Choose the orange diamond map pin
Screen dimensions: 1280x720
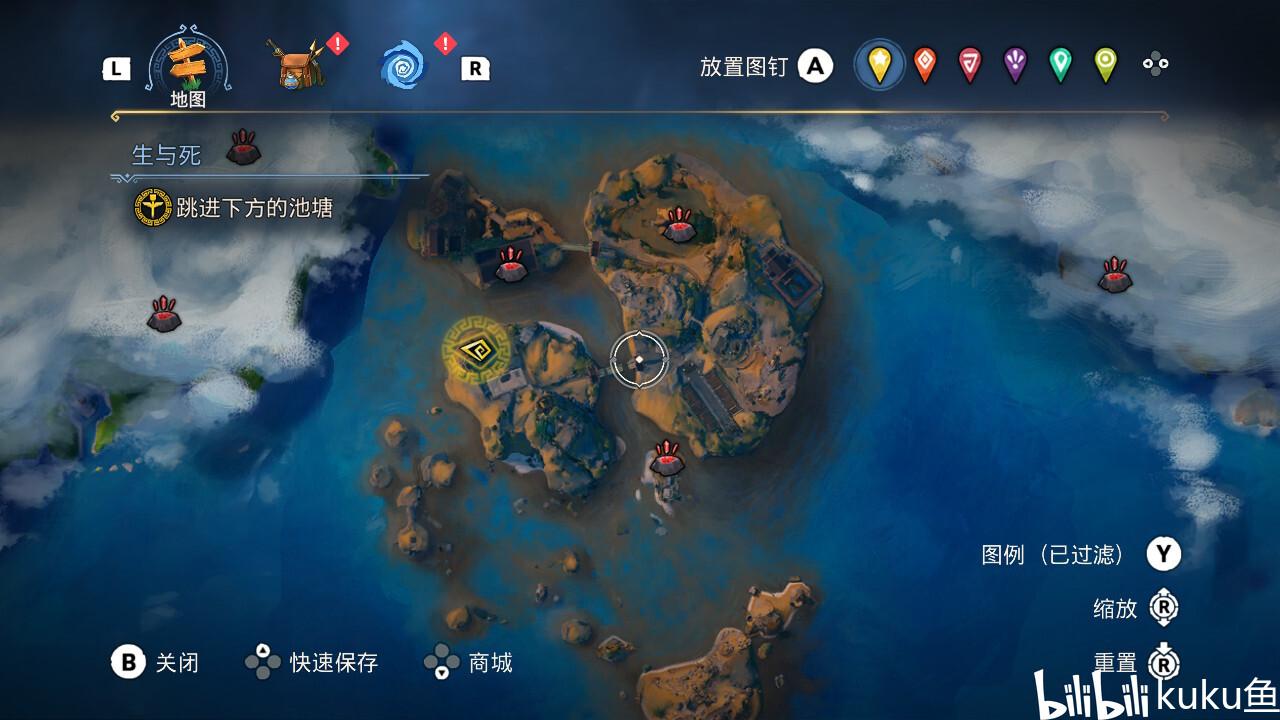tap(925, 65)
